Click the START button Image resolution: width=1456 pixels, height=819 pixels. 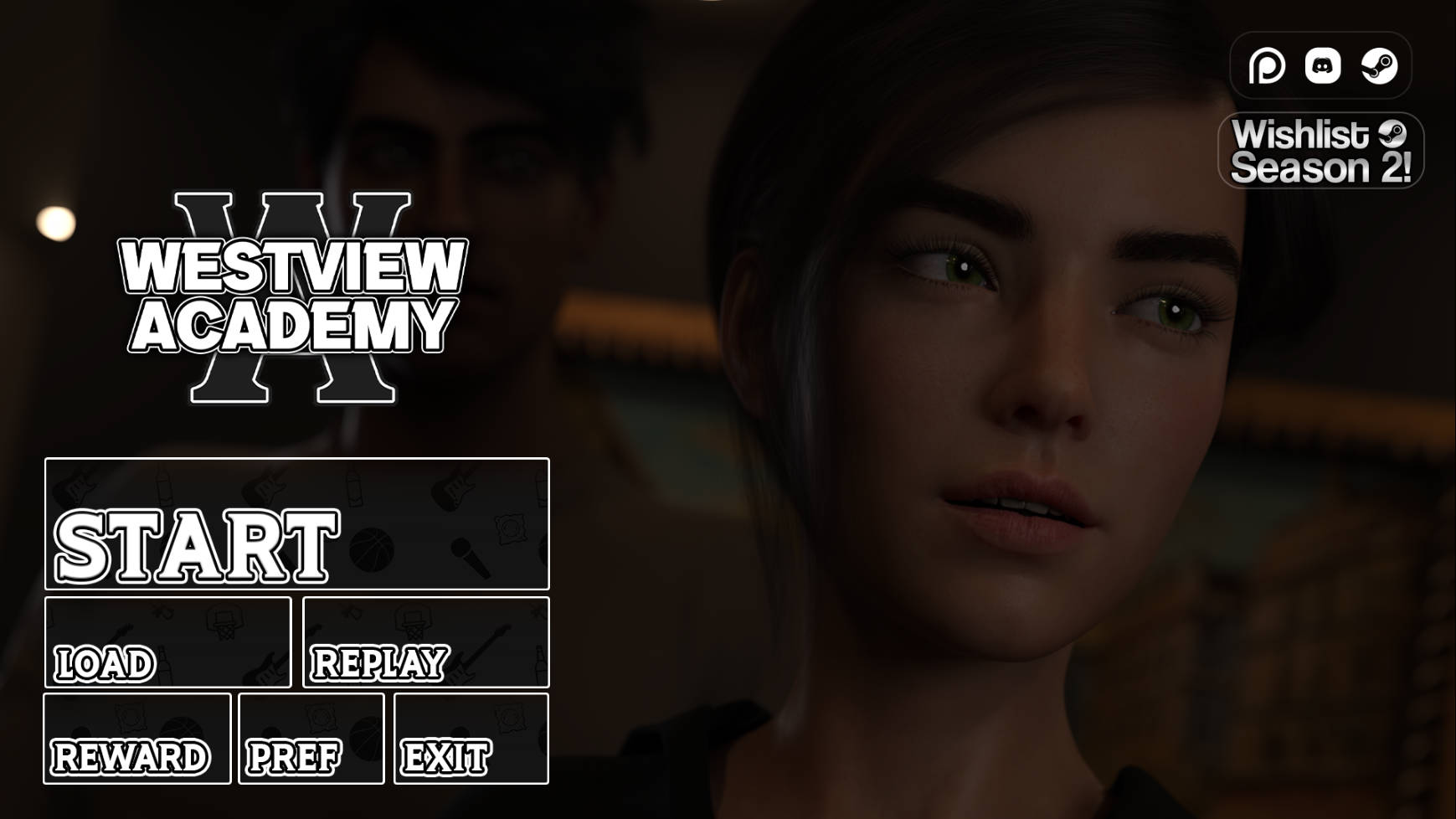pos(297,524)
